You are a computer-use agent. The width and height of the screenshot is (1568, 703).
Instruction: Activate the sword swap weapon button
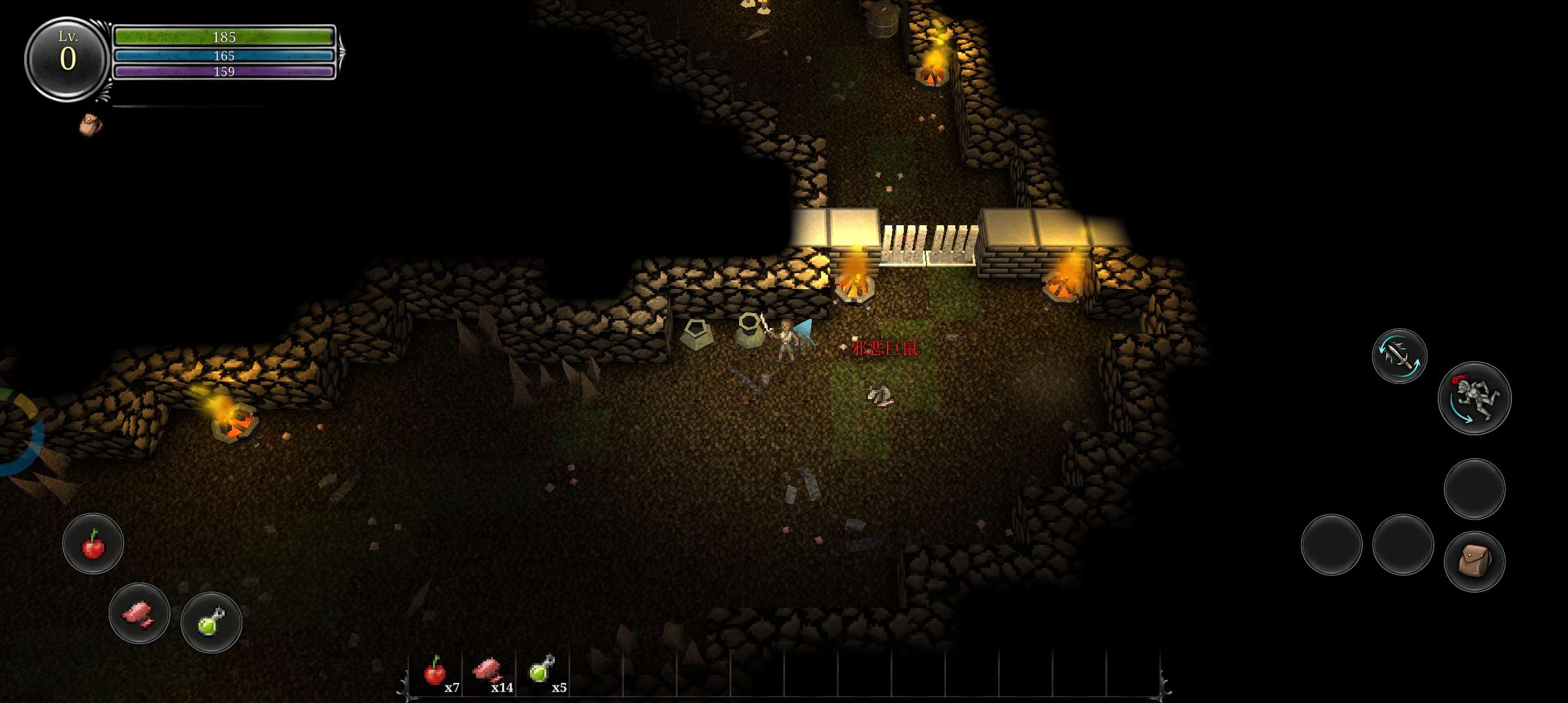click(1399, 355)
